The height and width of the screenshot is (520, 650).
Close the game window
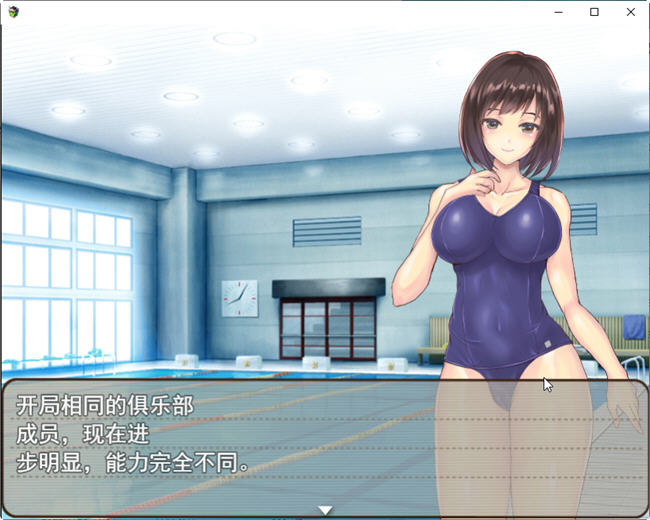pyautogui.click(x=630, y=12)
